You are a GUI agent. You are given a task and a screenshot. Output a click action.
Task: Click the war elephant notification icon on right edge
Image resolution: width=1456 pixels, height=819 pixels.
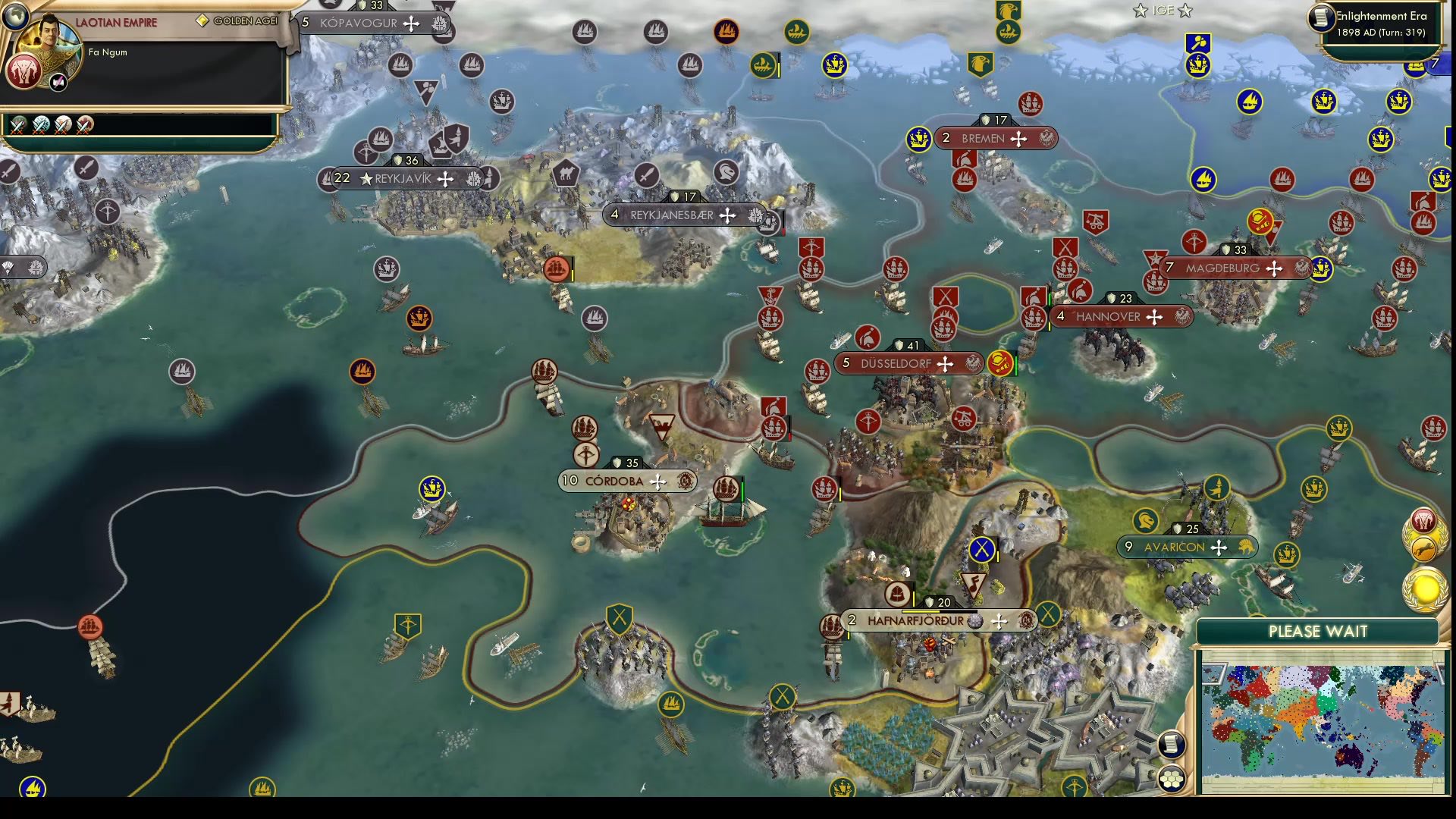[x=1424, y=520]
